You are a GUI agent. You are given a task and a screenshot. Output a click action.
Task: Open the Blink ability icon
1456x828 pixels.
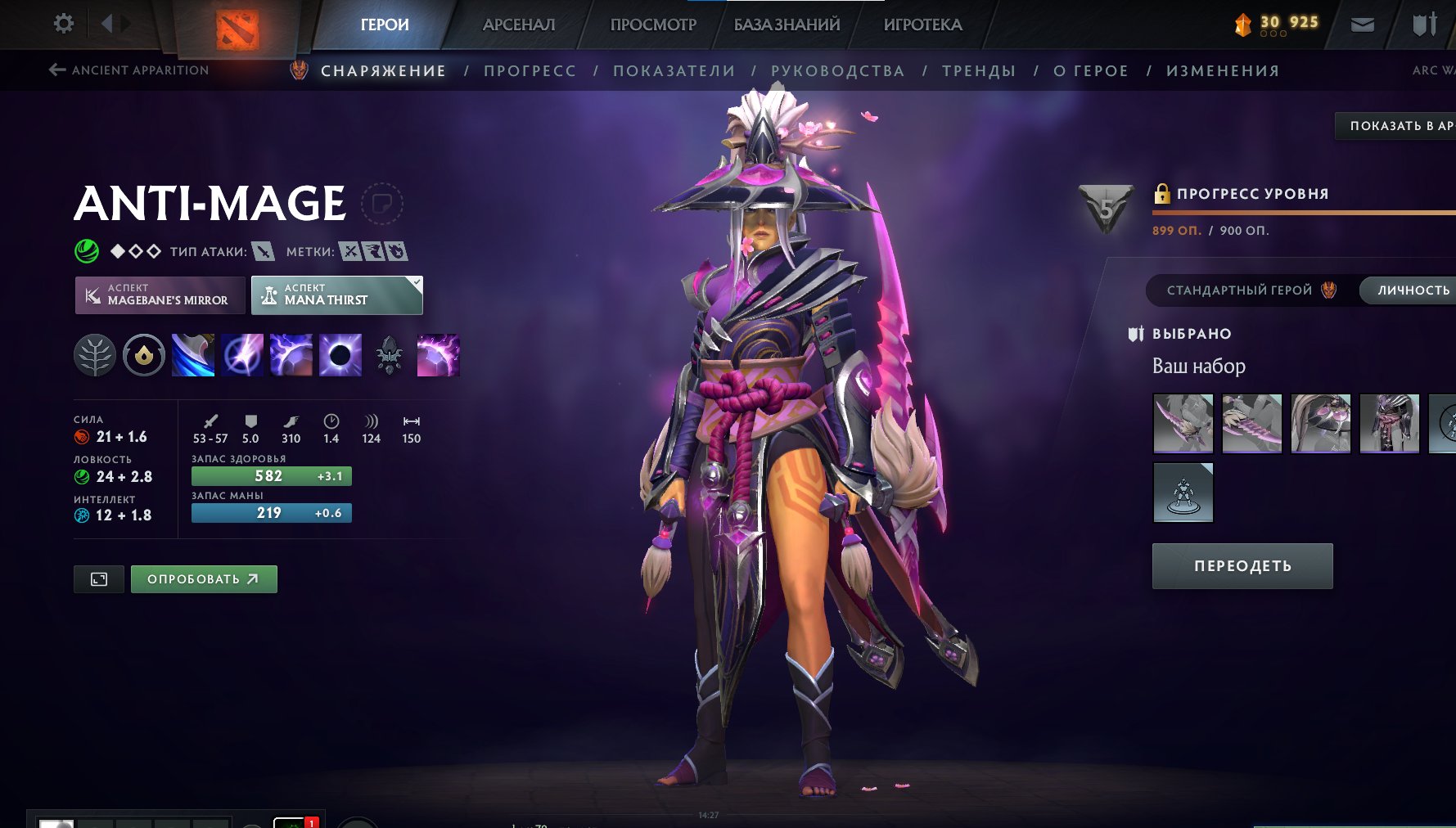pyautogui.click(x=241, y=355)
